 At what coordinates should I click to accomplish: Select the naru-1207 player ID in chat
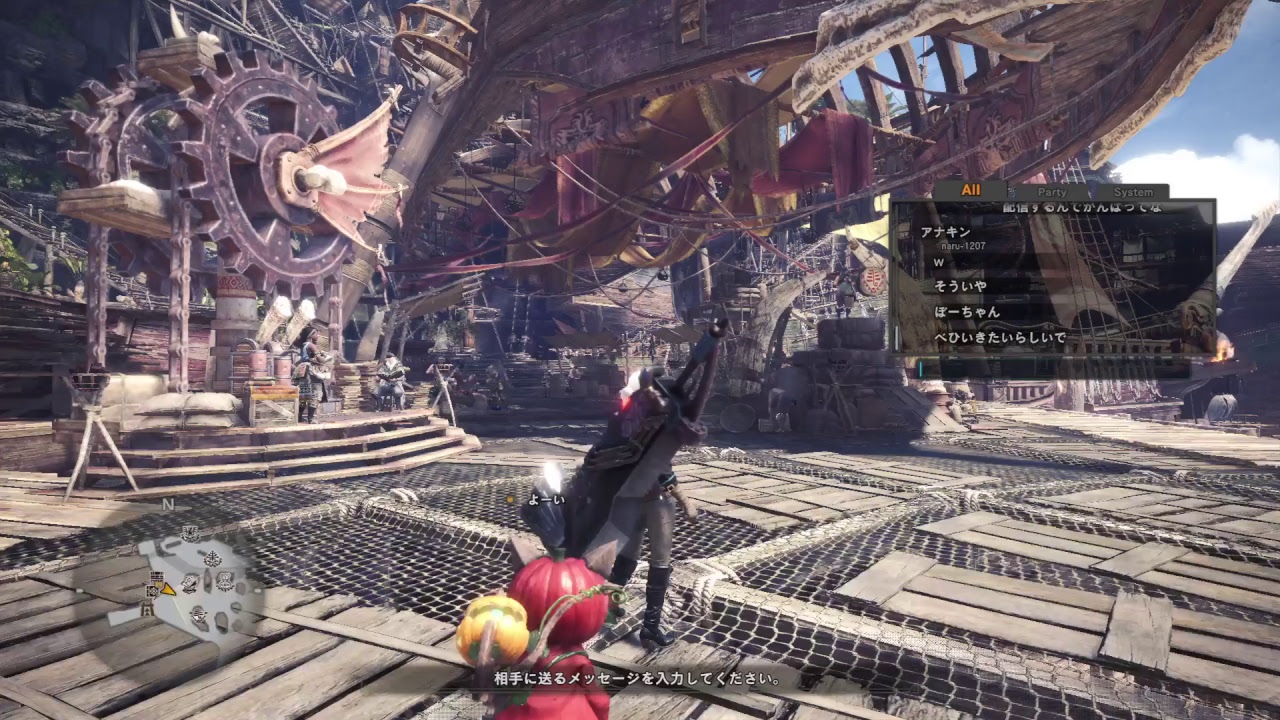coord(964,246)
